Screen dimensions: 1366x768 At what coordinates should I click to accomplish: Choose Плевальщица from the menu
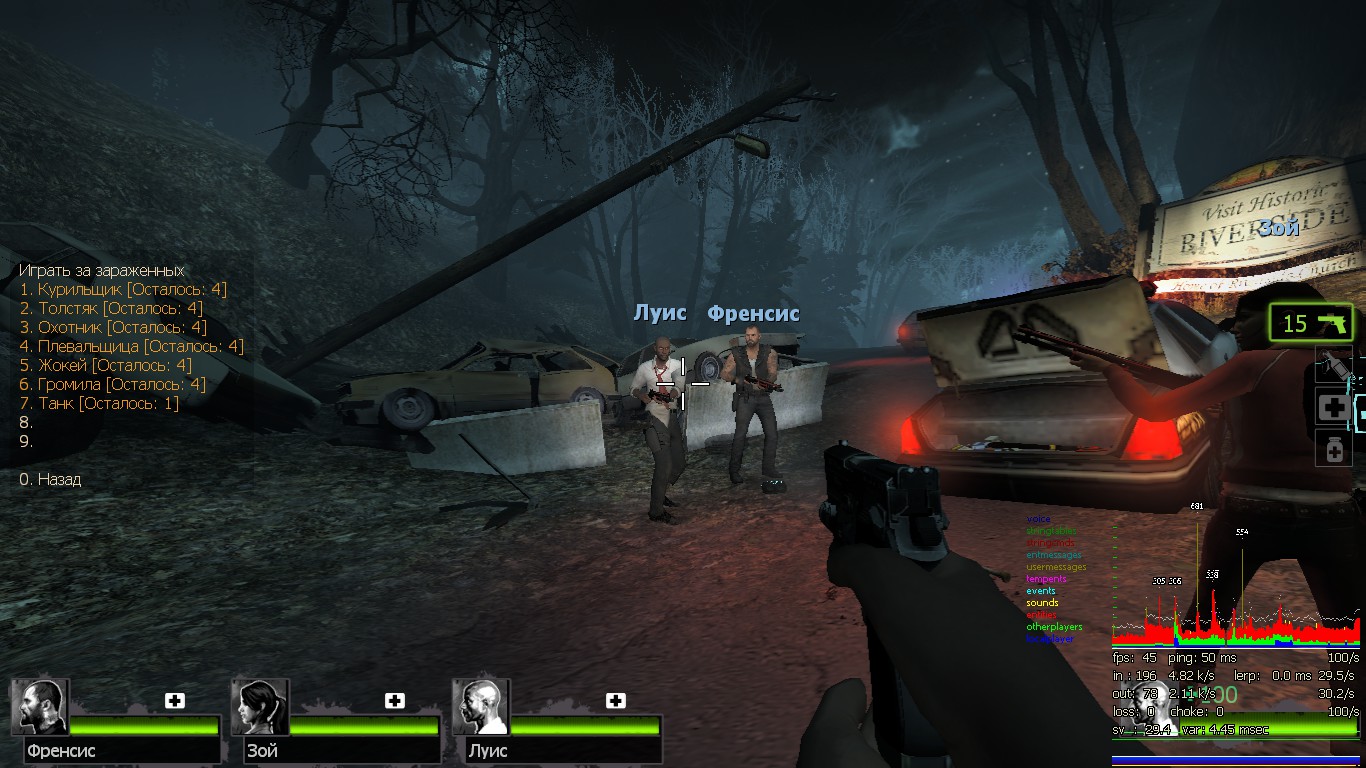click(131, 346)
